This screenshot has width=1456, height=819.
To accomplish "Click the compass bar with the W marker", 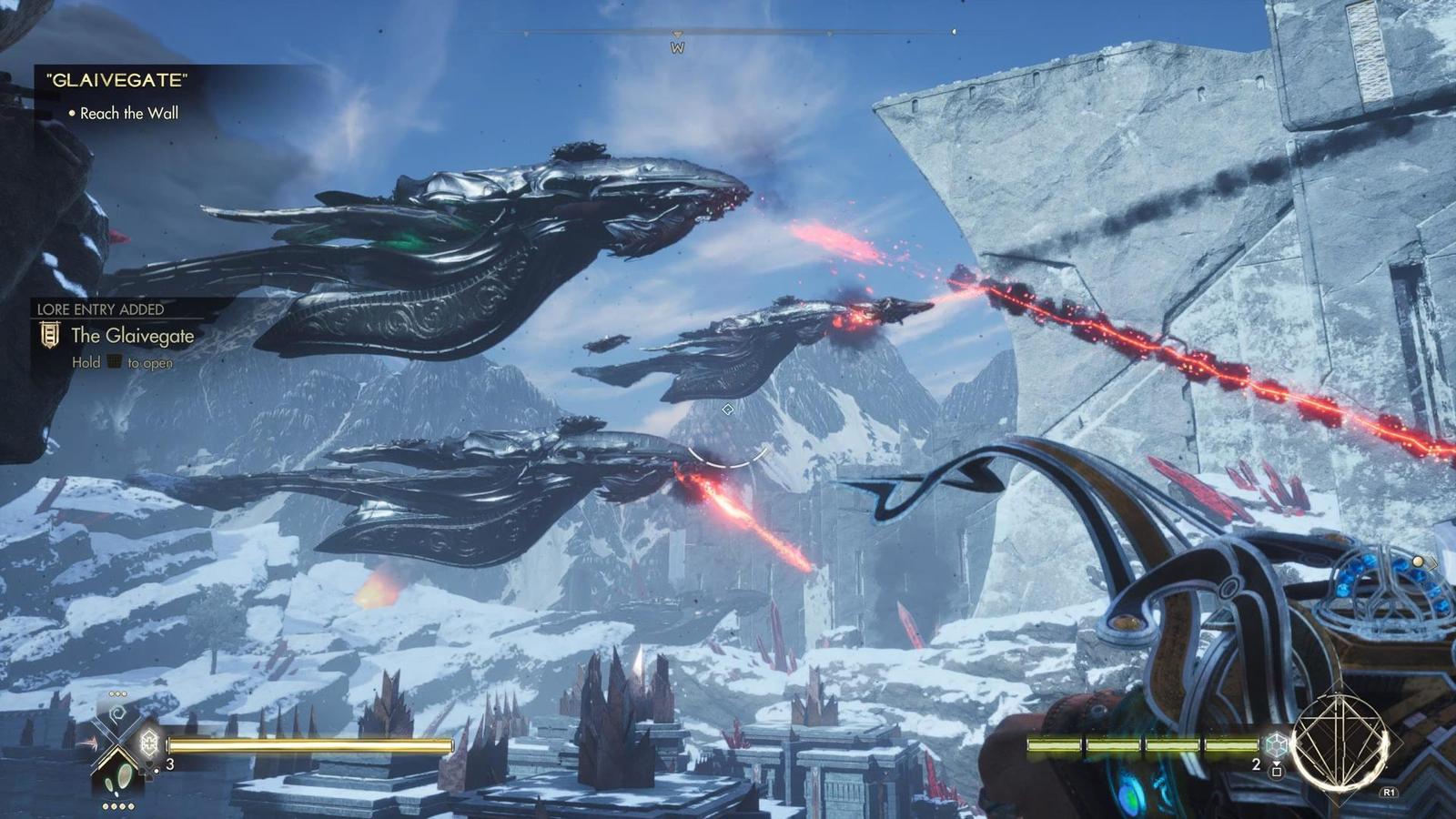I will tap(677, 35).
